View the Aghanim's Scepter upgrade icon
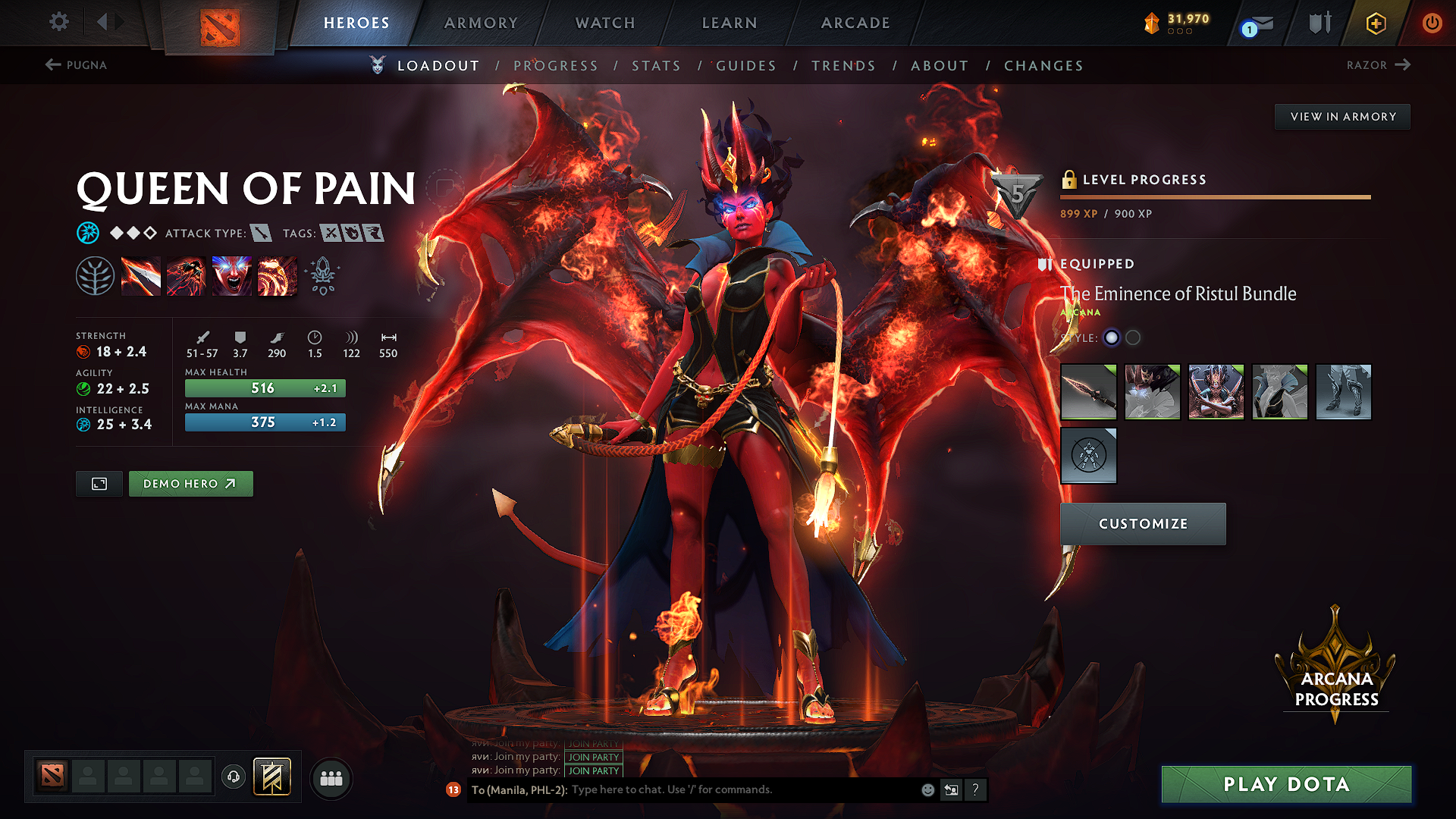 click(322, 275)
